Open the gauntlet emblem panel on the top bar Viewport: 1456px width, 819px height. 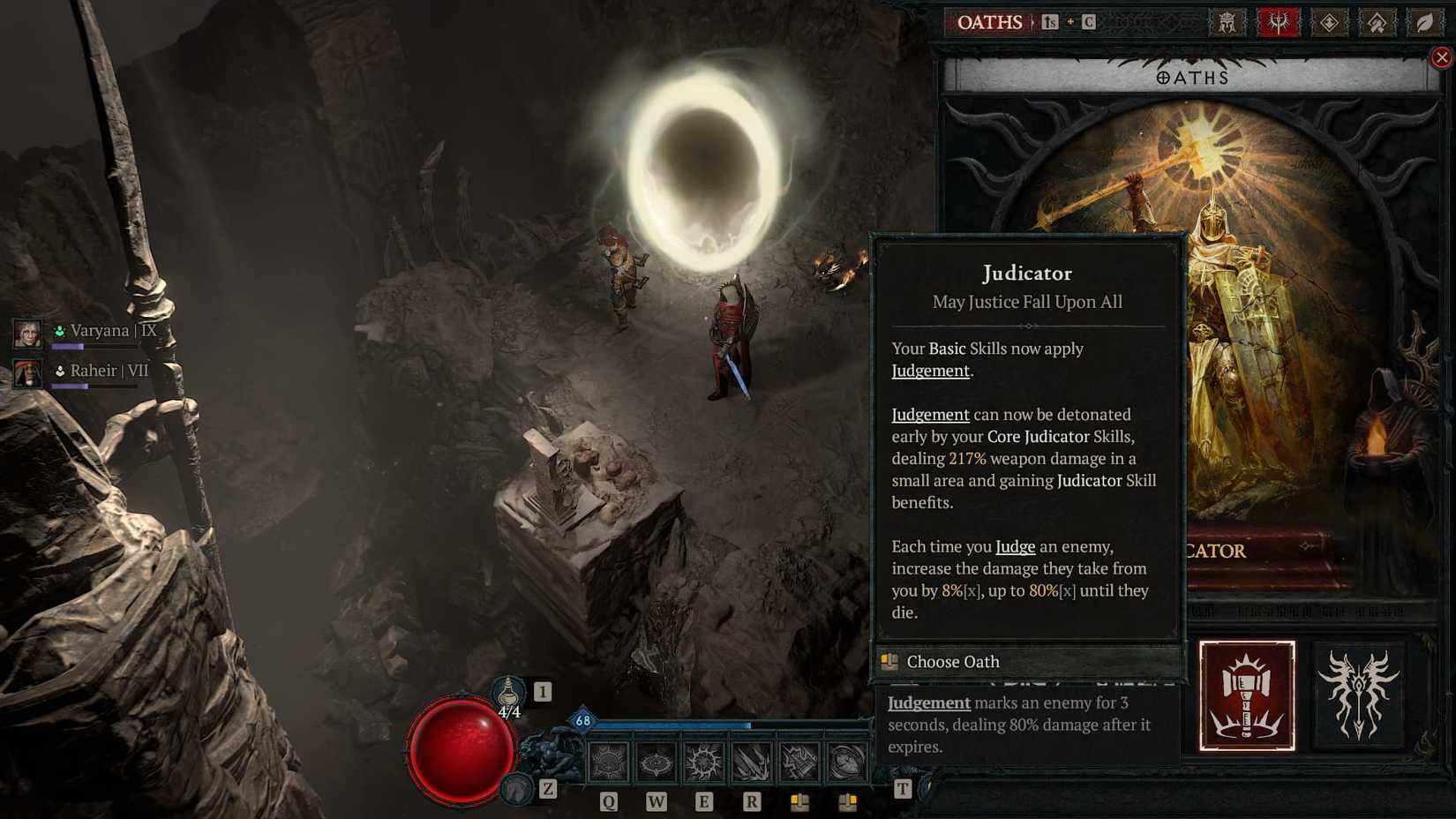1375,21
